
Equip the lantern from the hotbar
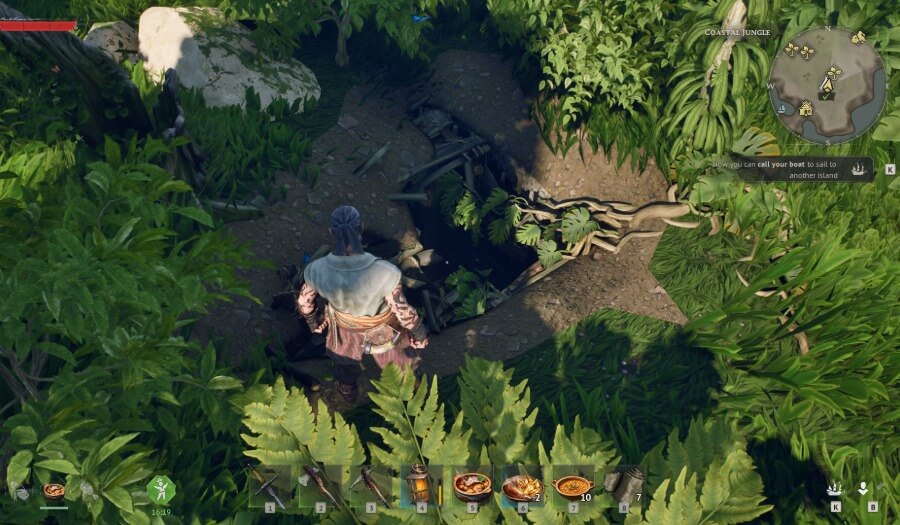pos(419,486)
